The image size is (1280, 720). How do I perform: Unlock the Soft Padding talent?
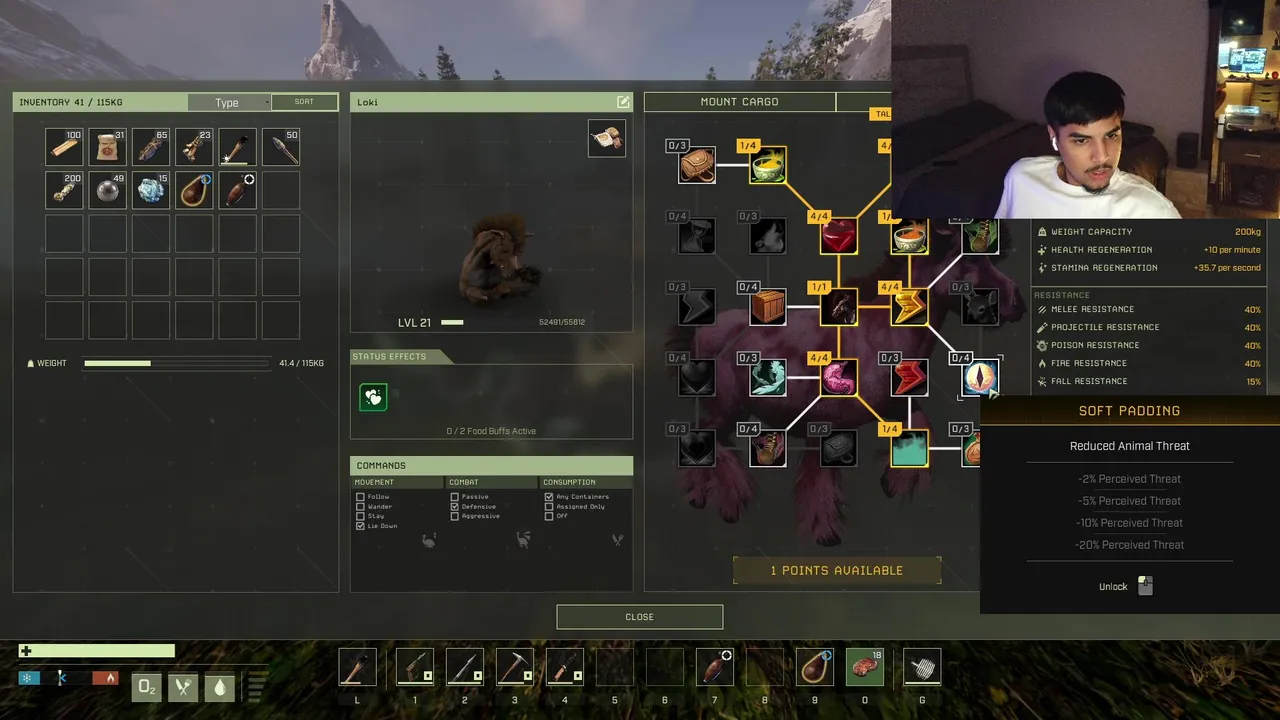coord(1145,587)
